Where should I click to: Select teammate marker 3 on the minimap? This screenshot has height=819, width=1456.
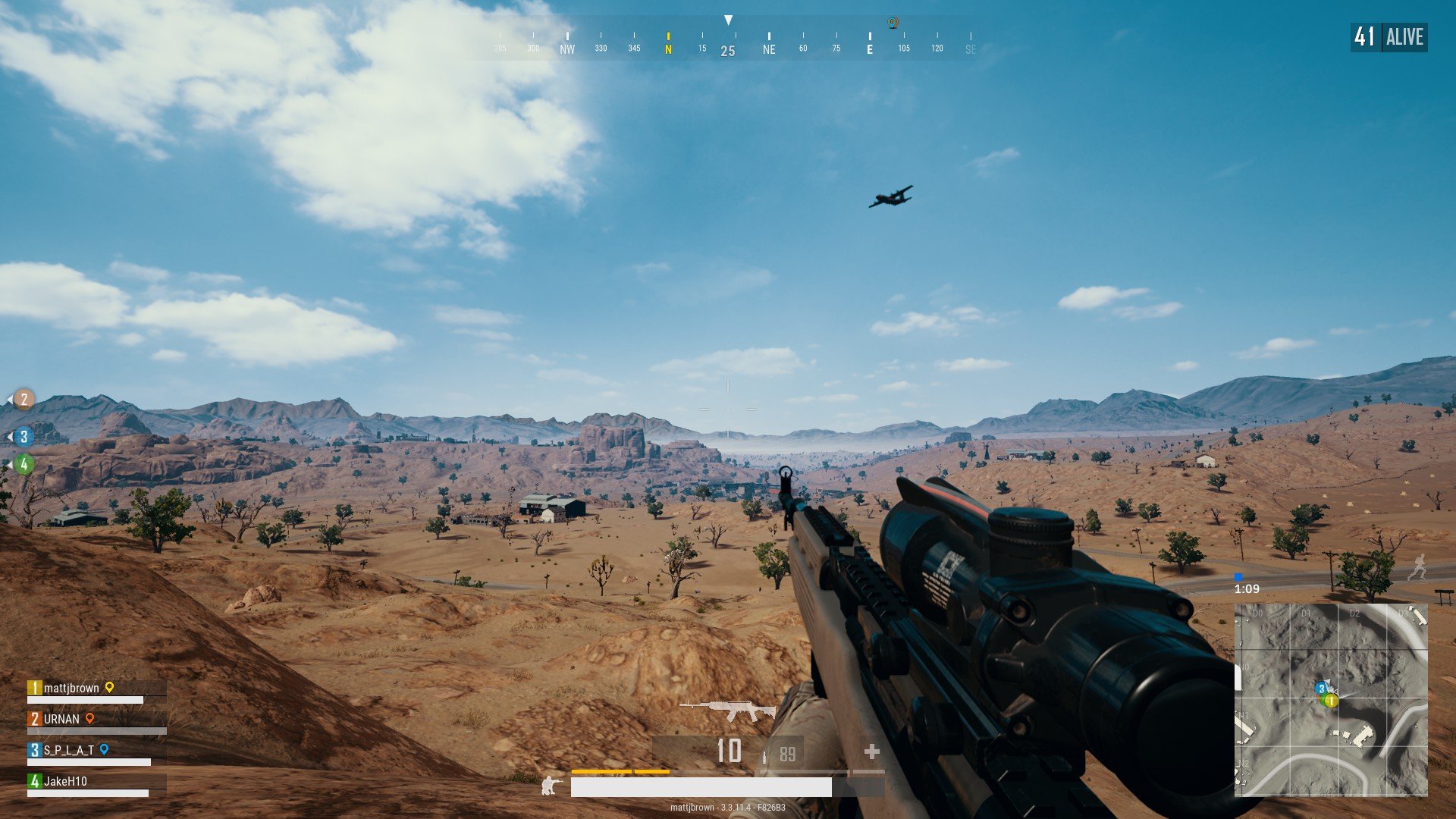point(1321,689)
